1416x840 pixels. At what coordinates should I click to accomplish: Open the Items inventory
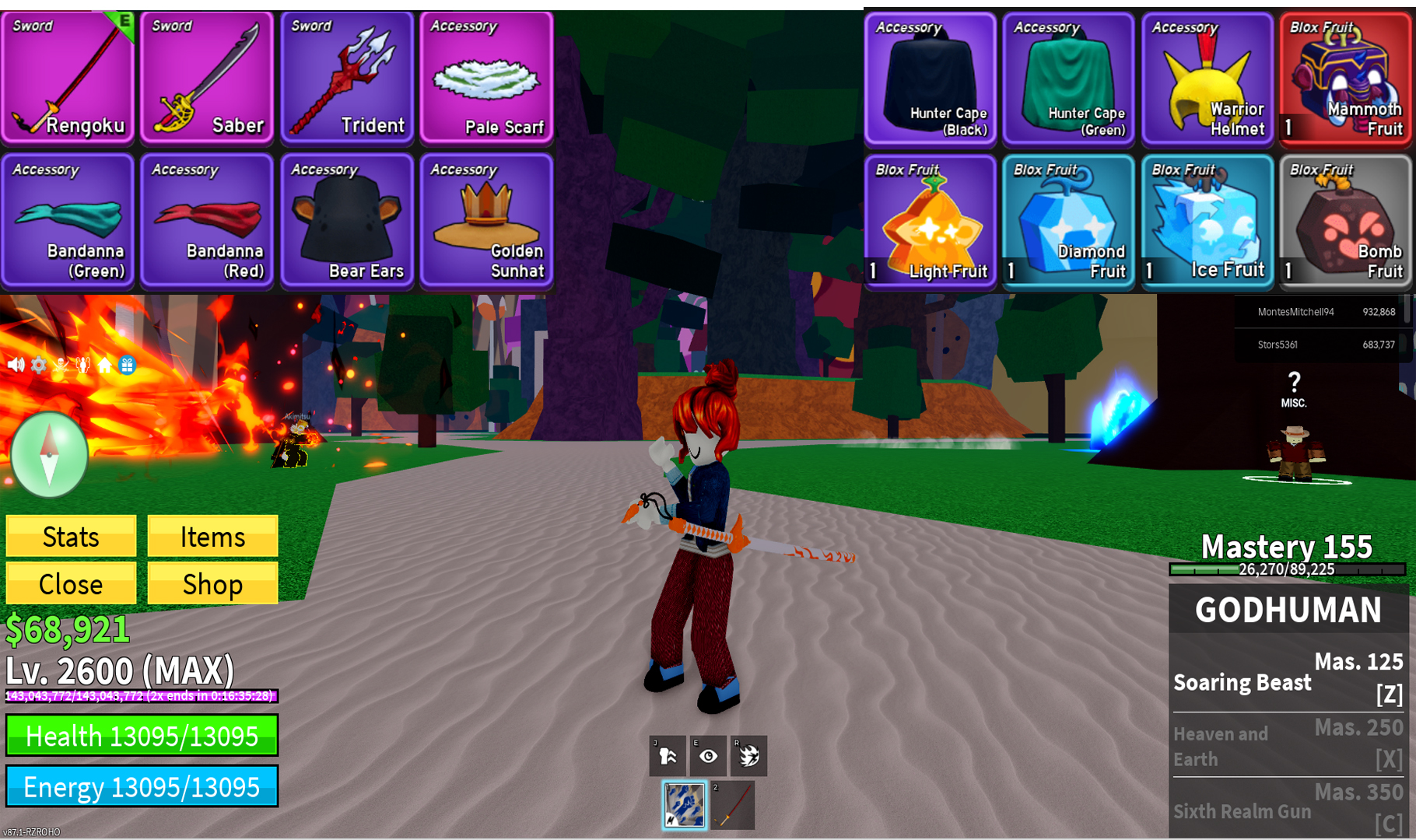[x=212, y=537]
